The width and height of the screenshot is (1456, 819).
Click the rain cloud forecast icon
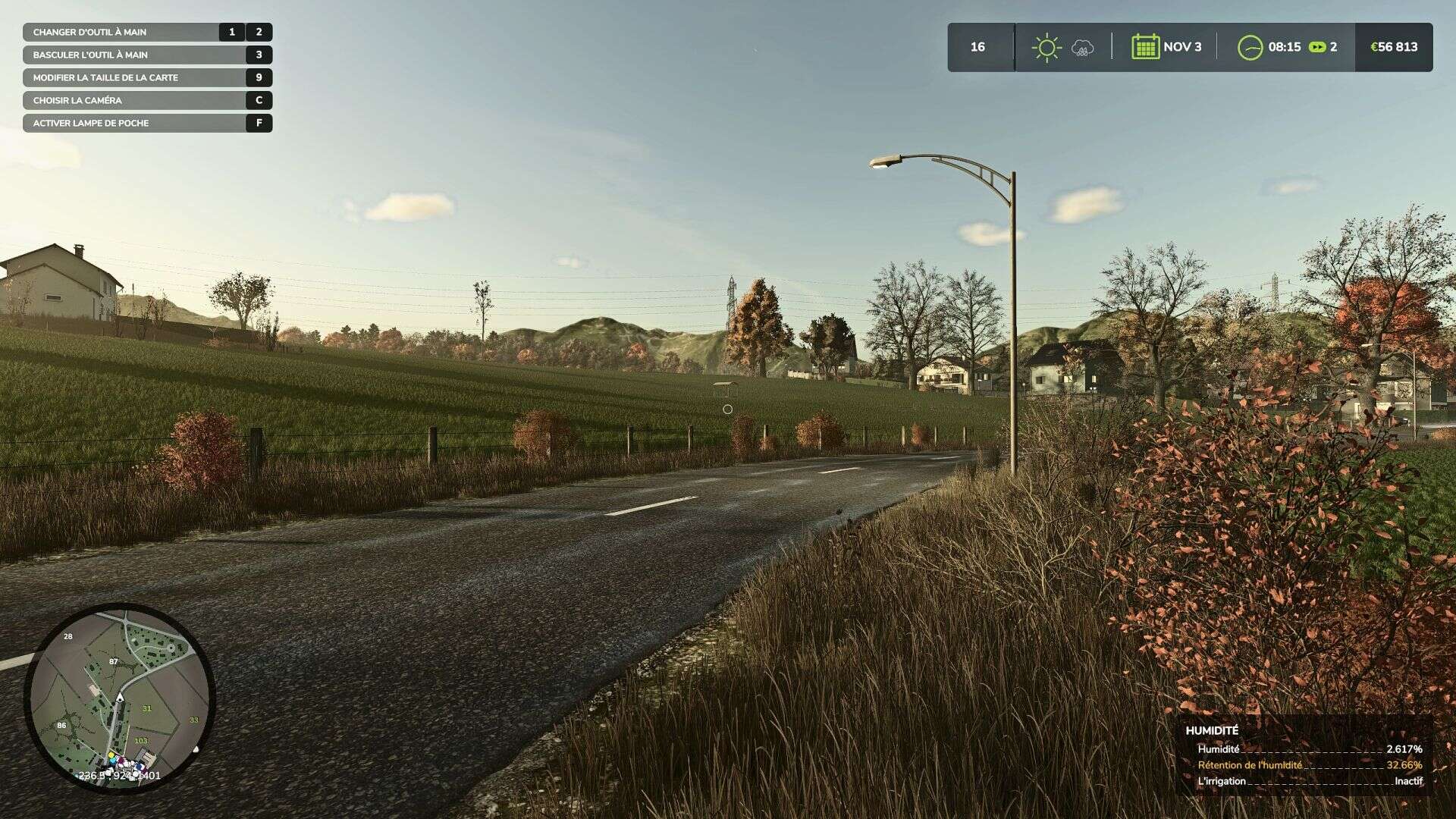pyautogui.click(x=1082, y=49)
